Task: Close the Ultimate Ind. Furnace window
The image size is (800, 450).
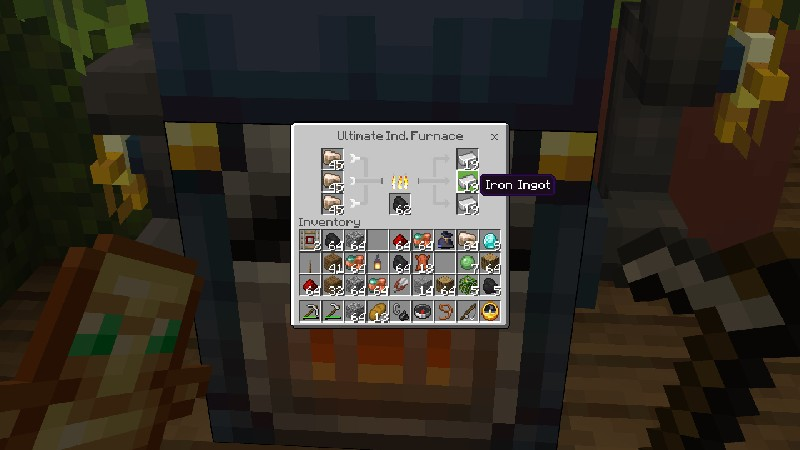Action: click(494, 136)
